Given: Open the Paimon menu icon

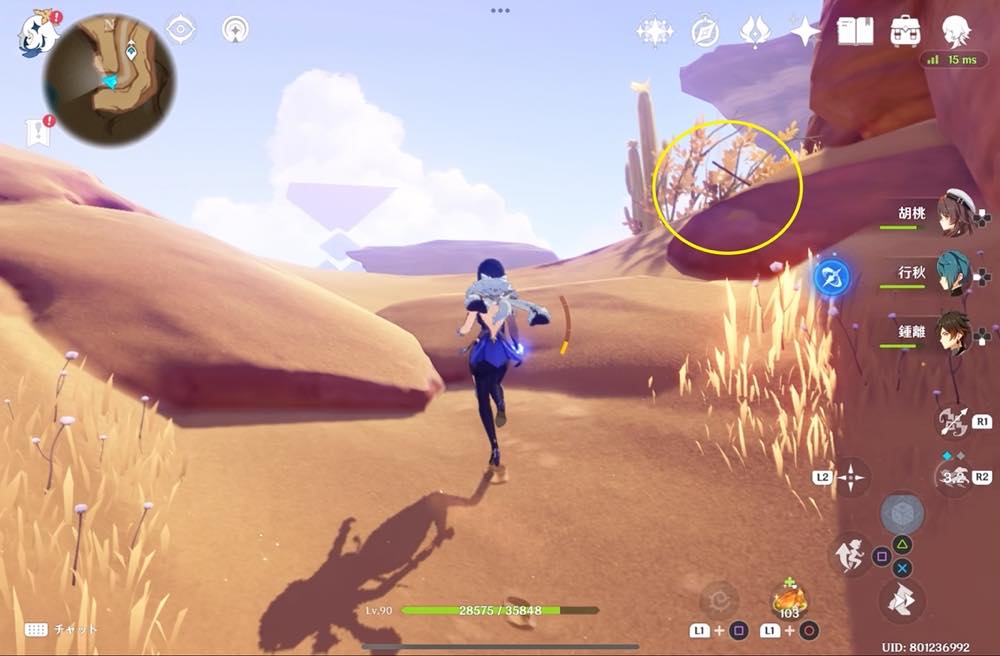Looking at the screenshot, I should click(36, 31).
